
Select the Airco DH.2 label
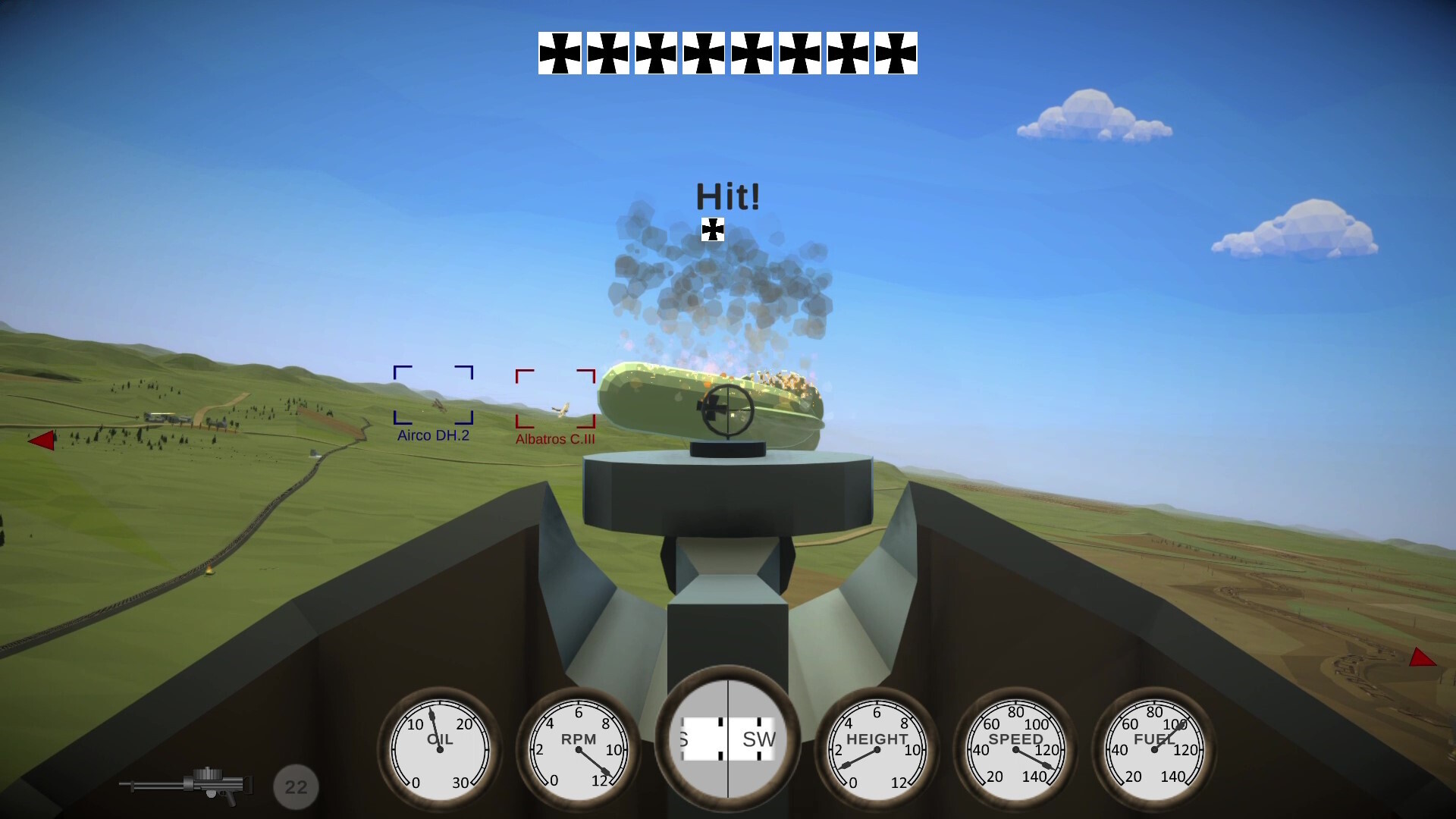pyautogui.click(x=432, y=435)
